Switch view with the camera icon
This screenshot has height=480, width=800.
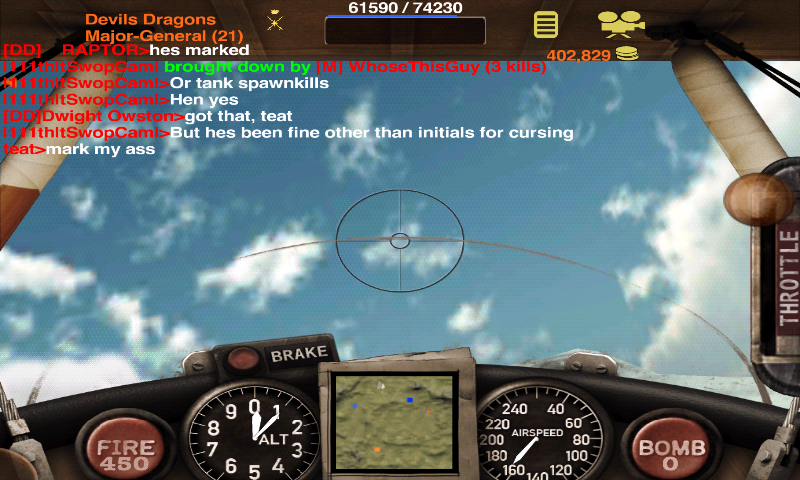point(621,22)
